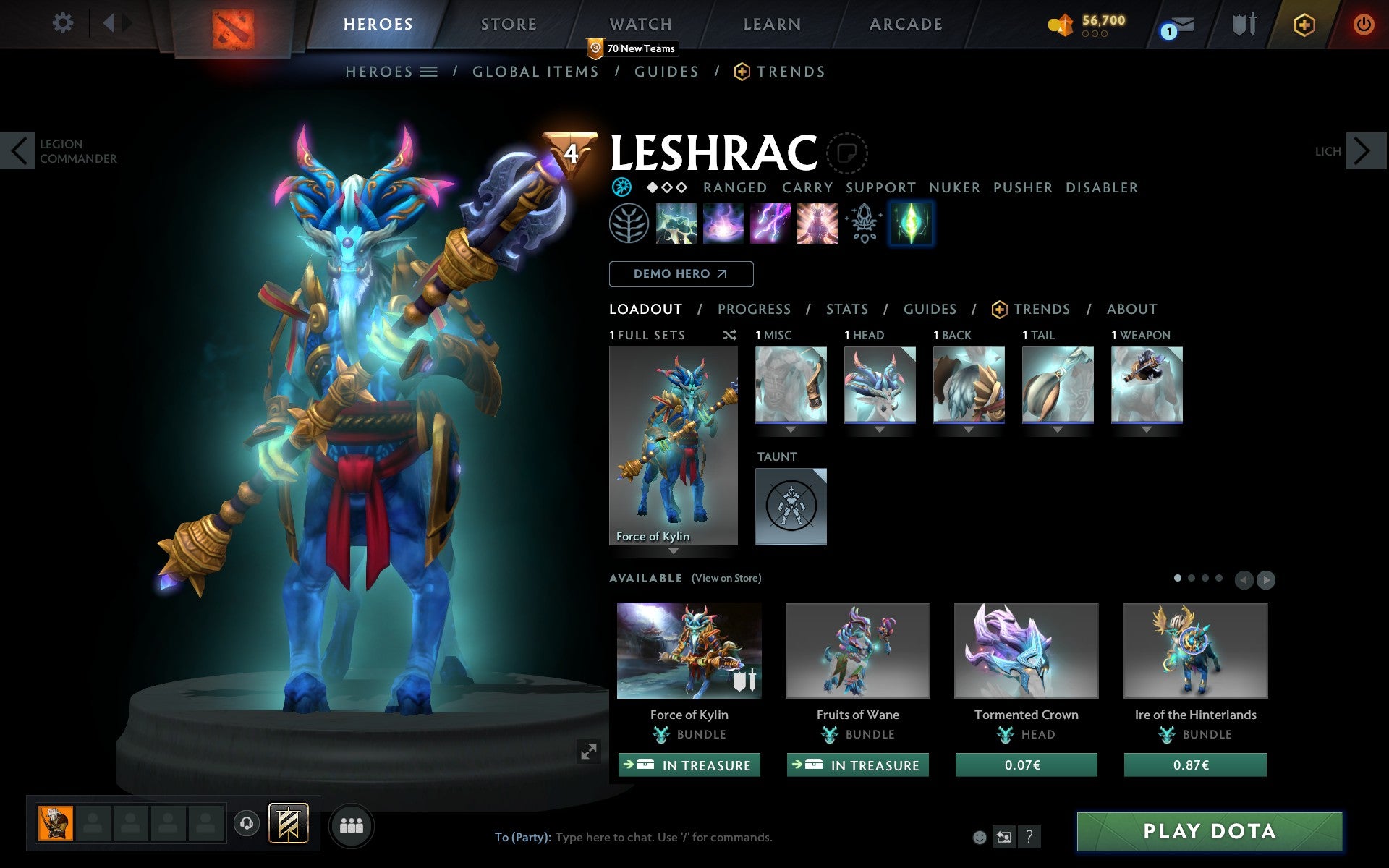
Task: Select Leshrac's Split Earth ability icon
Action: 676,224
